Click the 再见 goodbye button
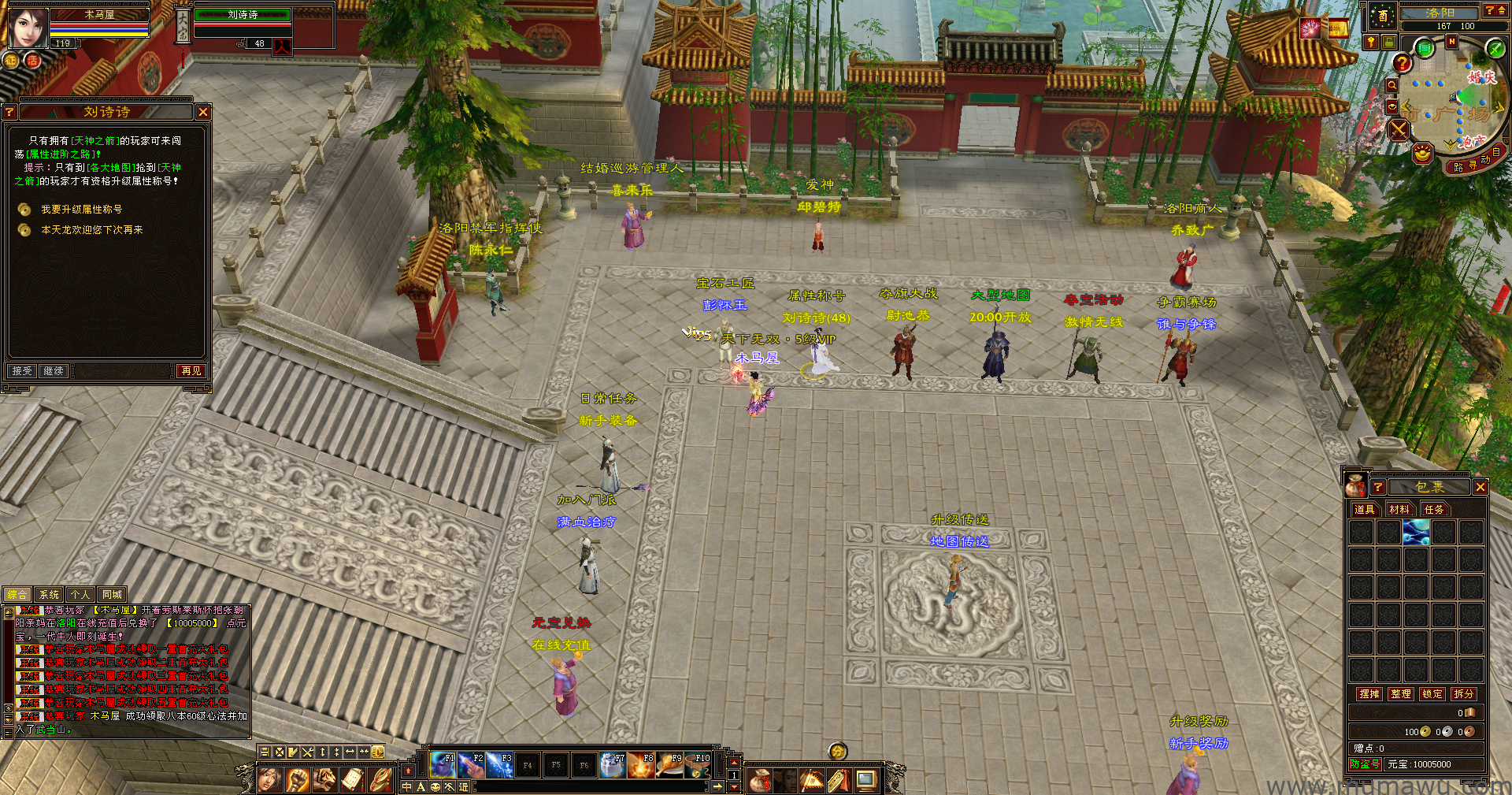Screen dimensions: 1512x795 [191, 370]
